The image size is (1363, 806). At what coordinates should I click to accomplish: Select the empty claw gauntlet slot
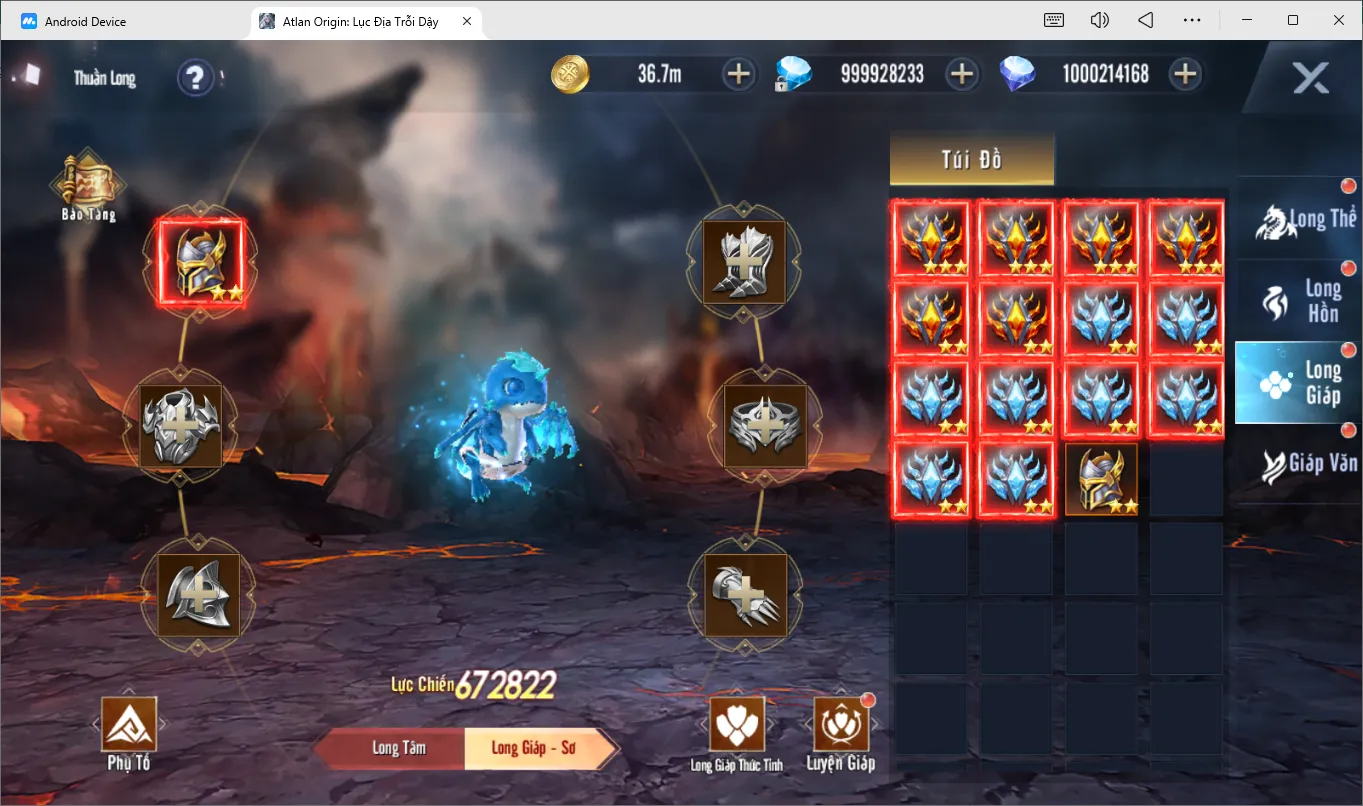tap(745, 595)
